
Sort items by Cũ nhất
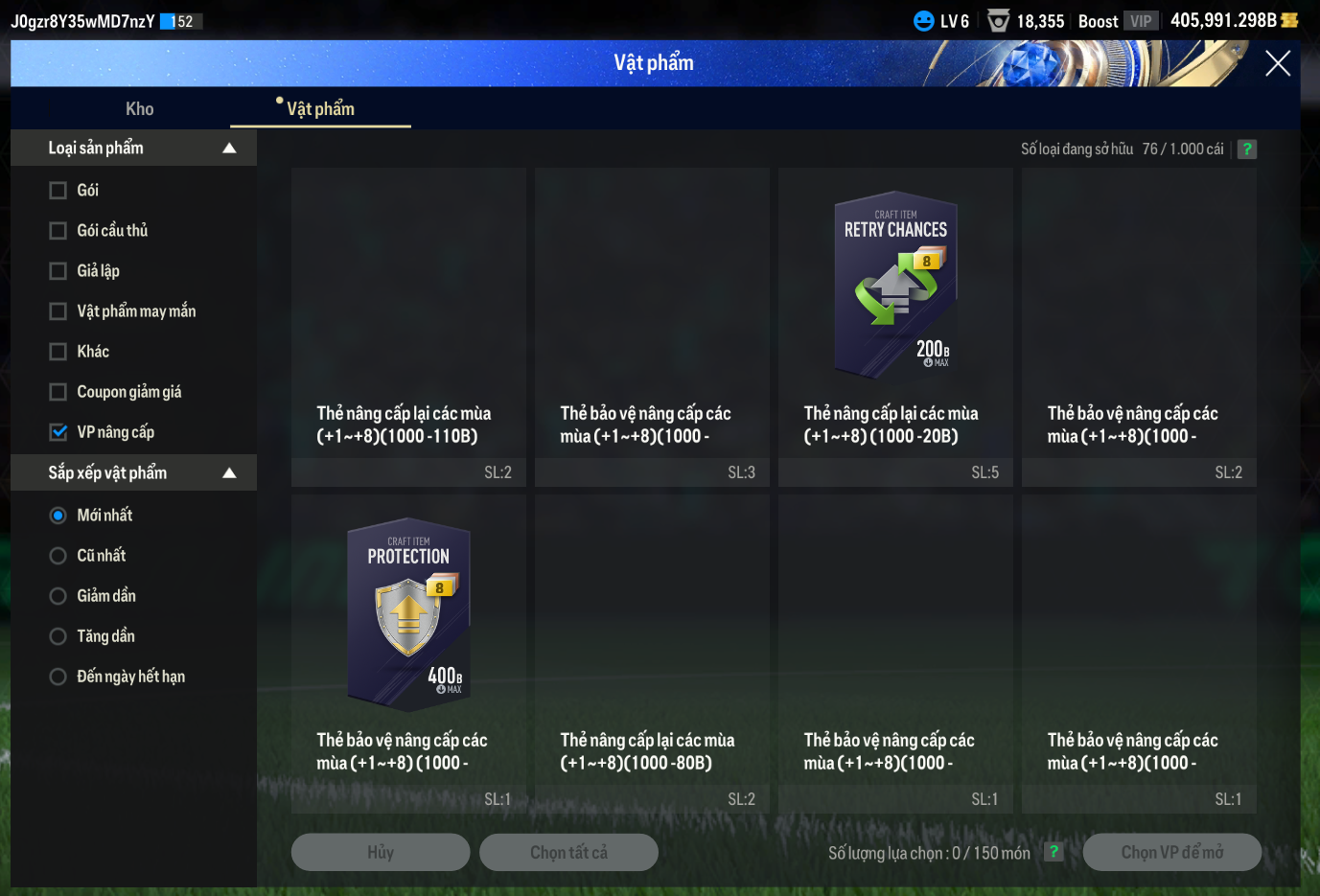58,556
